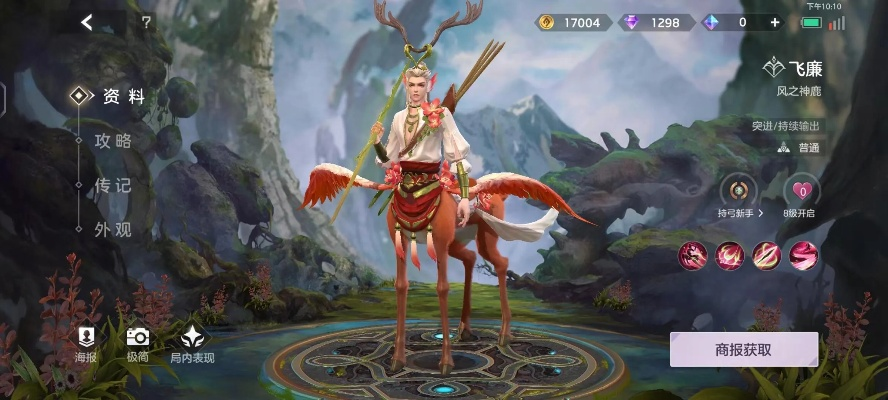View the first skill icon
The width and height of the screenshot is (888, 400).
click(692, 256)
